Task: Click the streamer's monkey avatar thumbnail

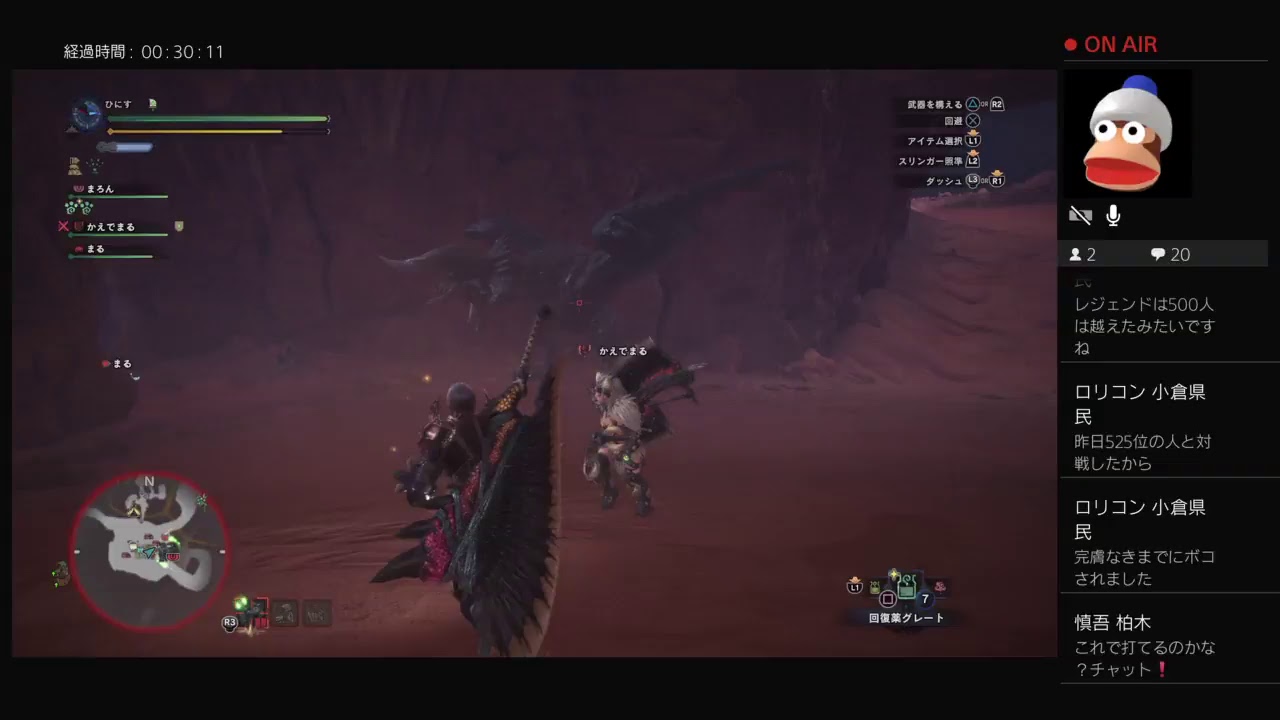Action: pos(1128,133)
